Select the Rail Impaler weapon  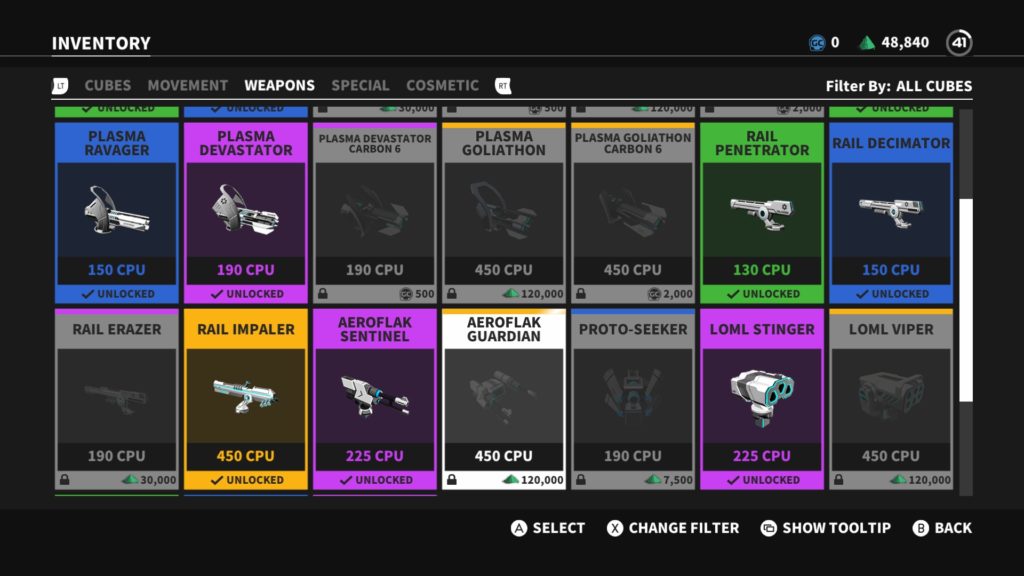[246, 398]
